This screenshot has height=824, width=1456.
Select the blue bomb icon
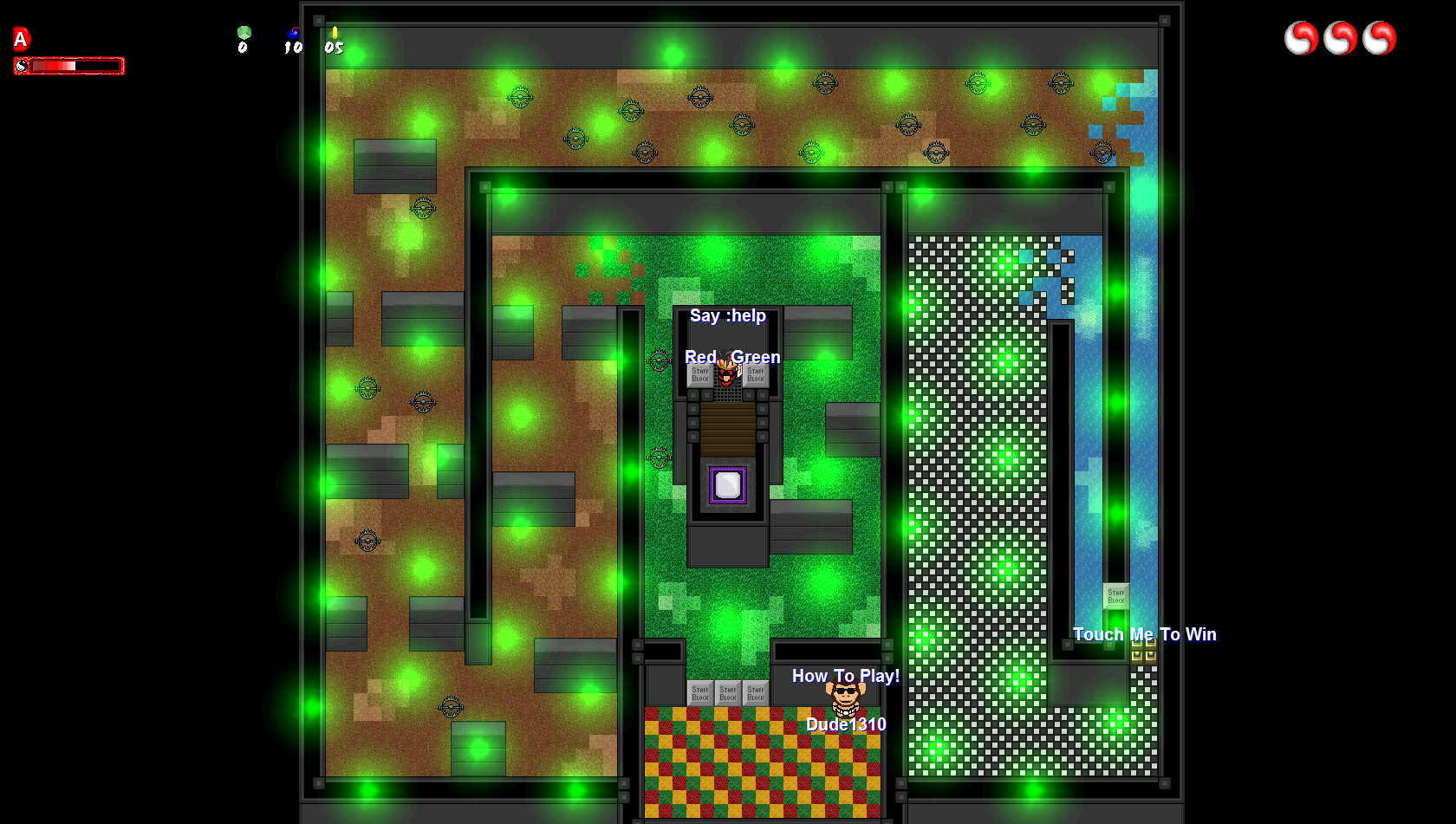click(294, 34)
